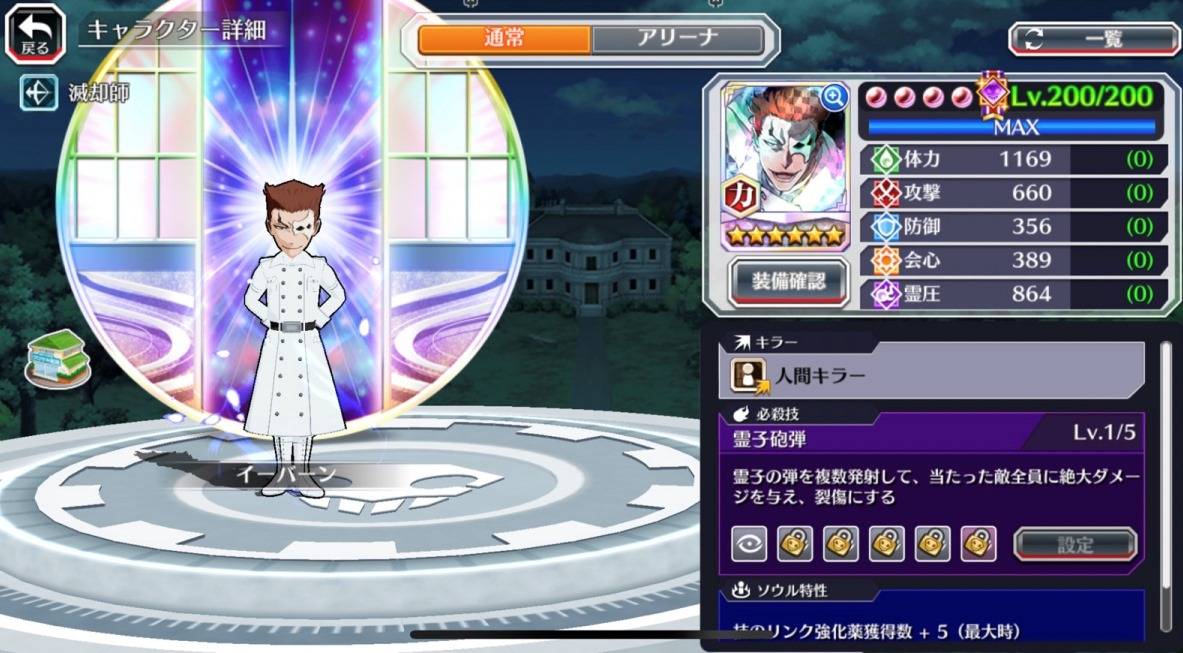Open 装備確認 equipment check
This screenshot has width=1183, height=653.
788,282
